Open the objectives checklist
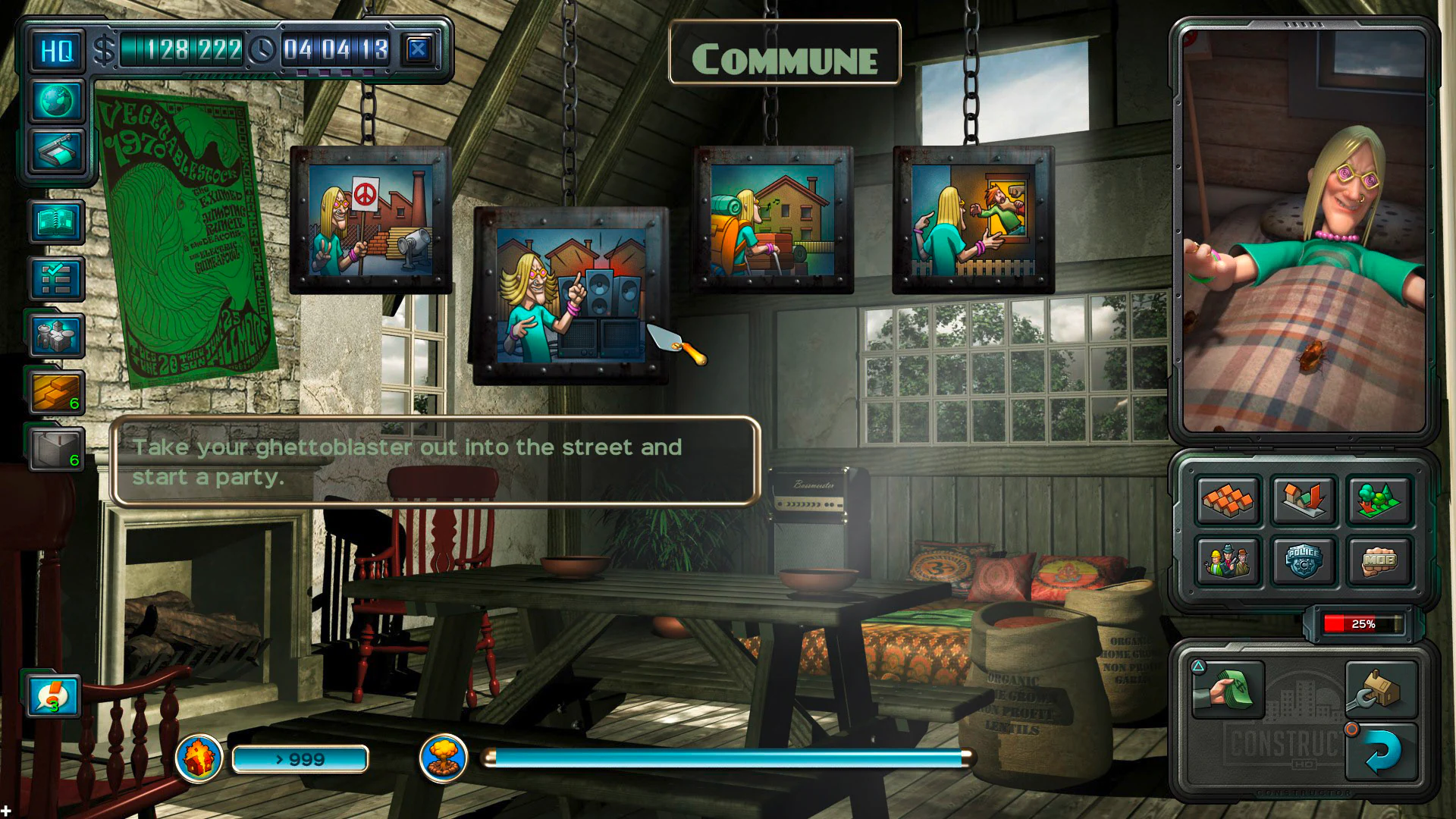 pyautogui.click(x=55, y=278)
